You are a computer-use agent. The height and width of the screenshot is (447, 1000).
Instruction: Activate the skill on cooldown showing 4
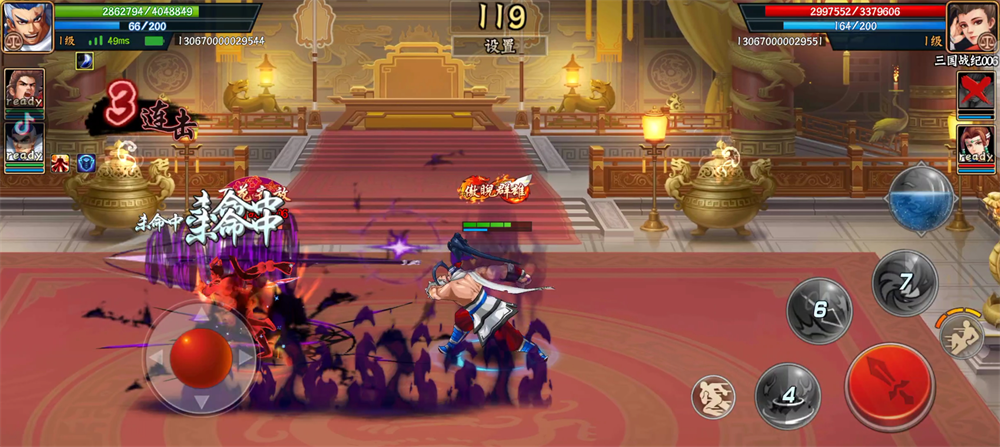pyautogui.click(x=788, y=395)
